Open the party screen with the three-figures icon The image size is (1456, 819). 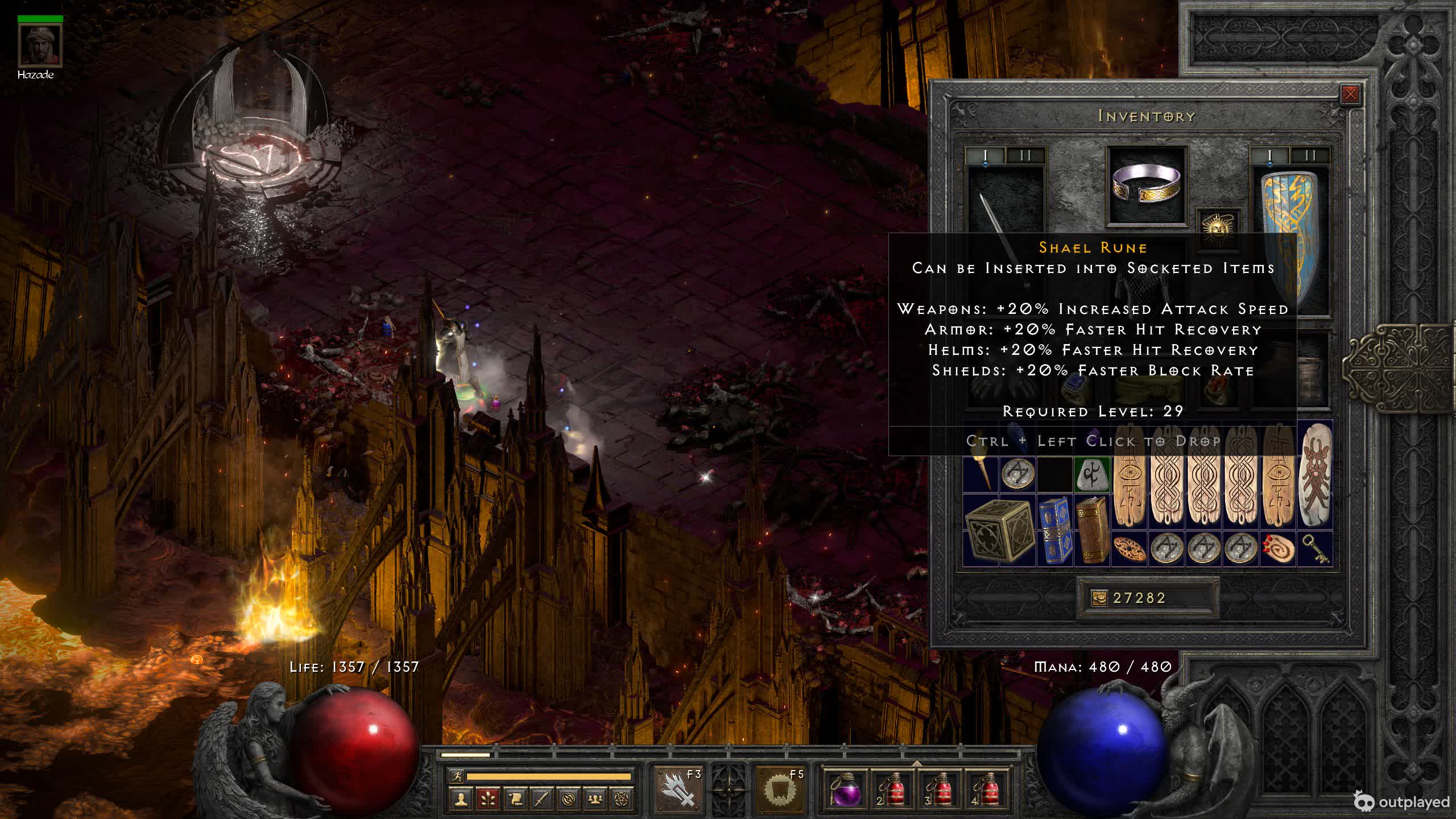595,799
